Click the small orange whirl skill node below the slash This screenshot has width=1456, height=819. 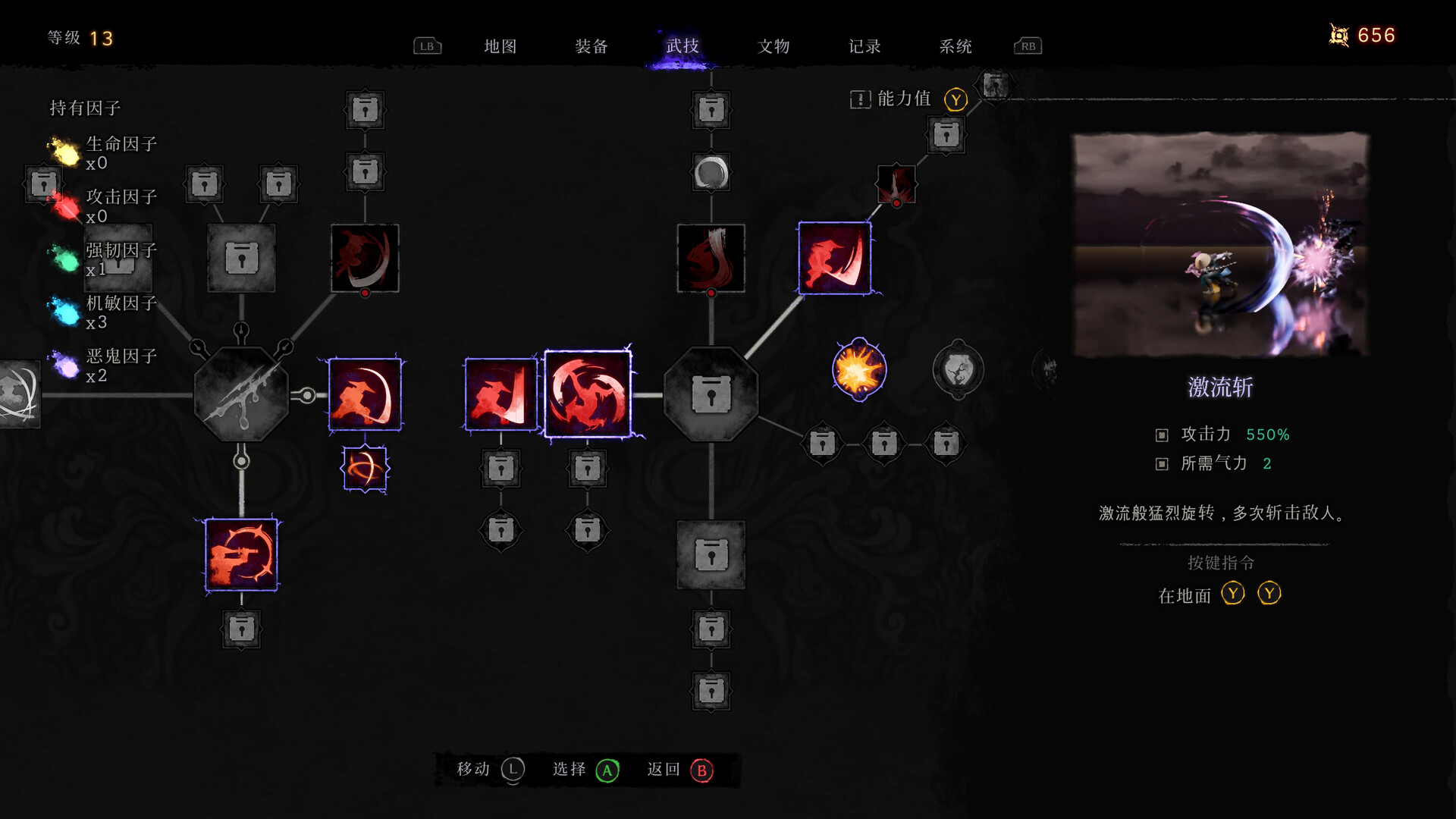365,469
